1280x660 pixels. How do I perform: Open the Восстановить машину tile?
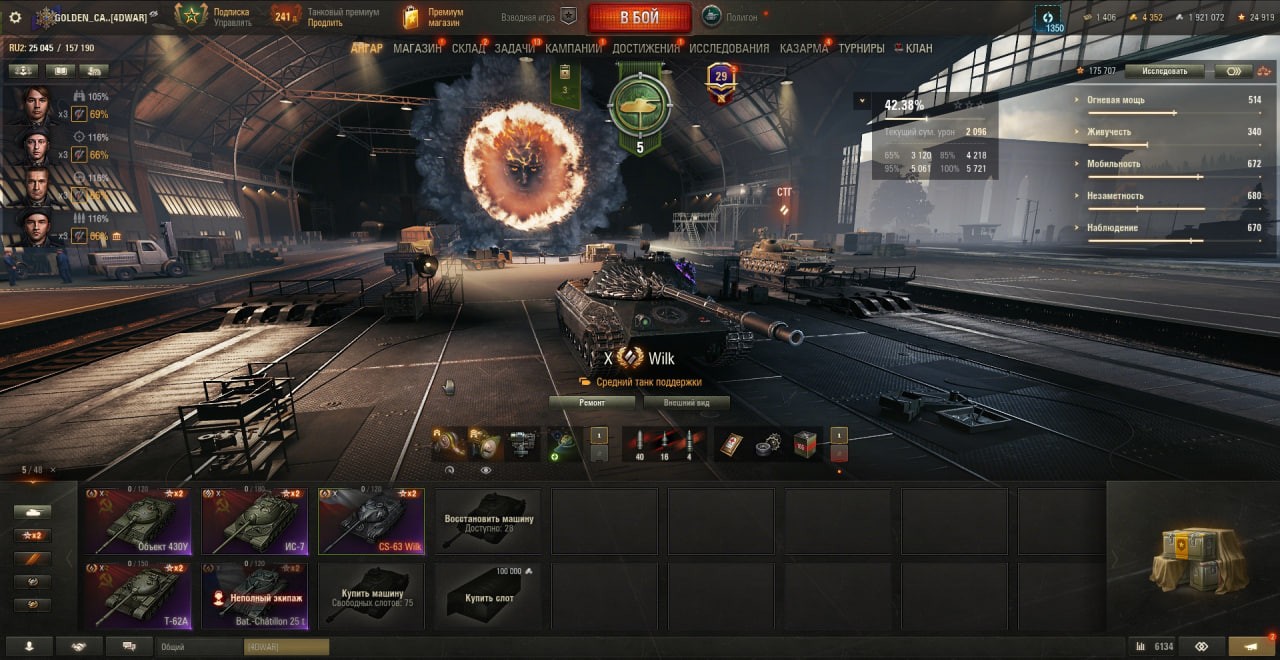(488, 521)
